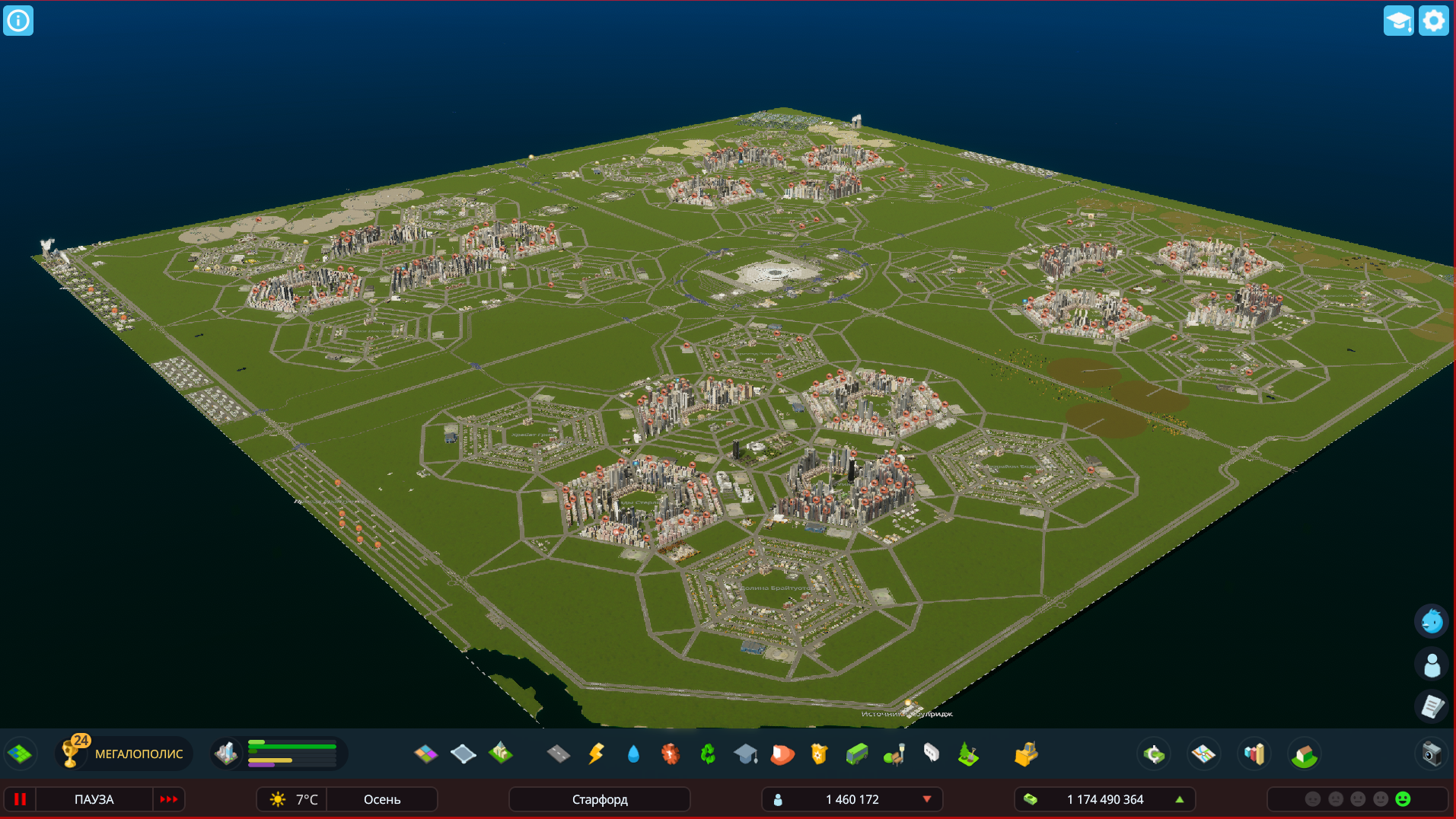Open the green bus transport menu

pyautogui.click(x=856, y=754)
